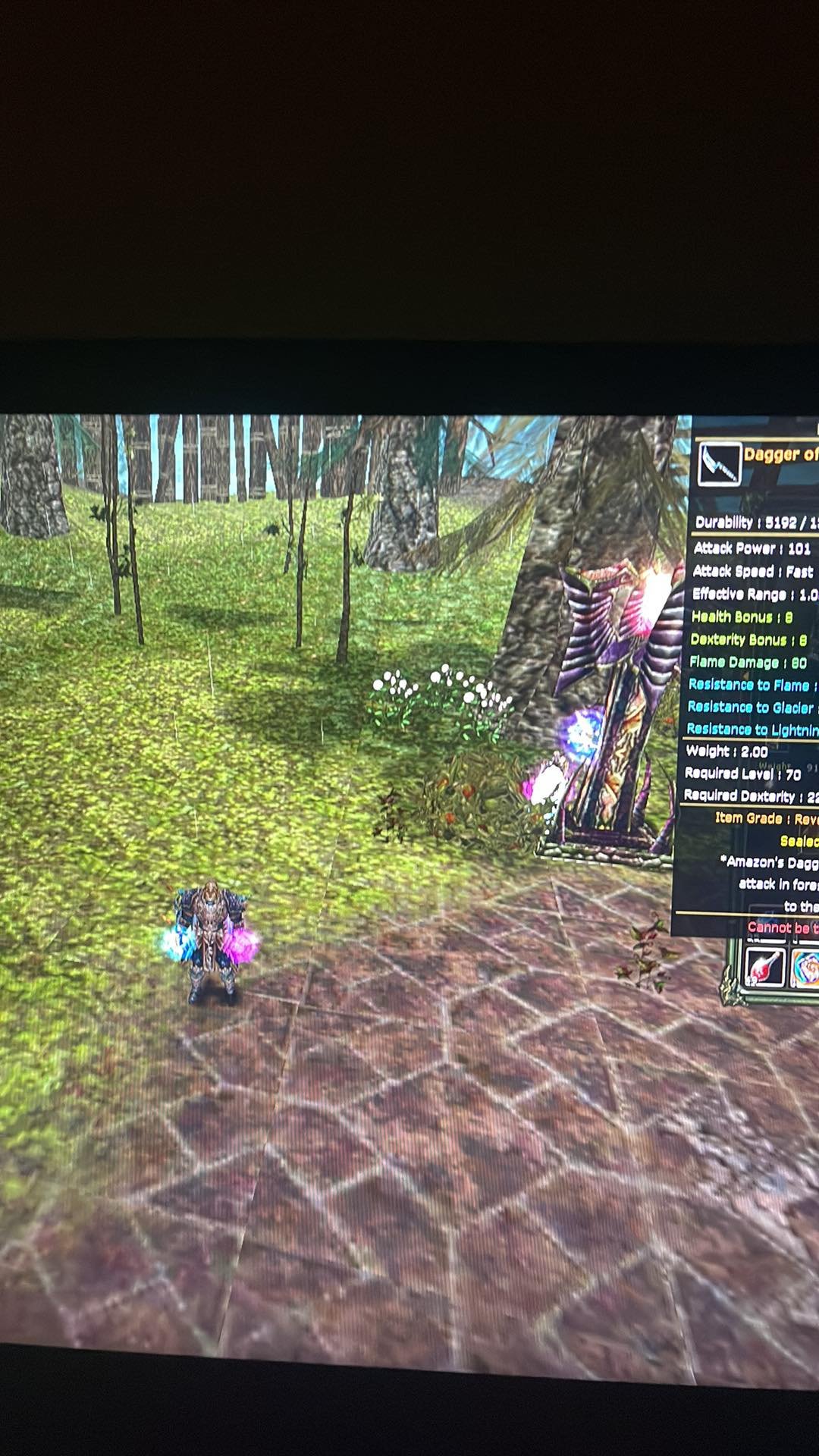This screenshot has height=1456, width=819.
Task: Click the swirling scroll item slot
Action: 805,968
